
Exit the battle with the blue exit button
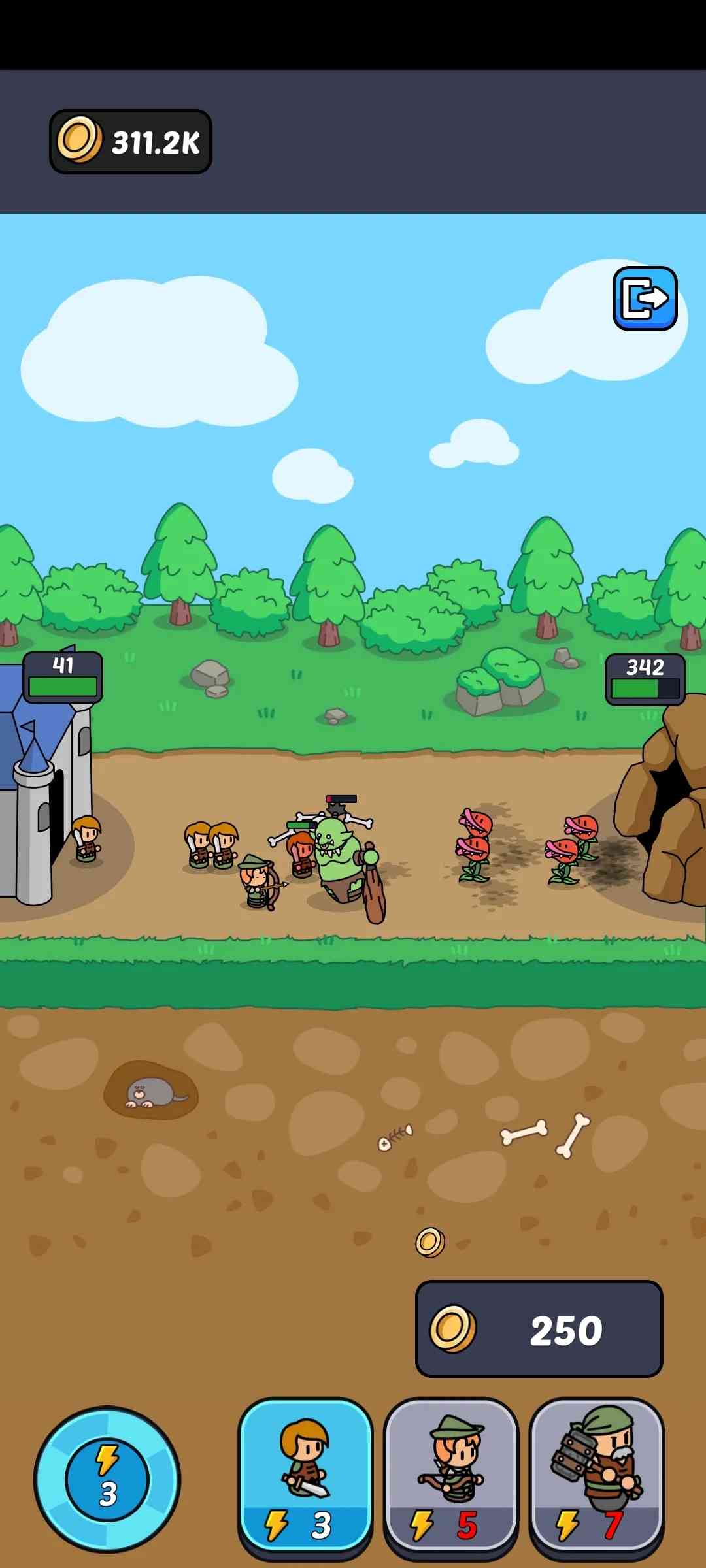[645, 299]
